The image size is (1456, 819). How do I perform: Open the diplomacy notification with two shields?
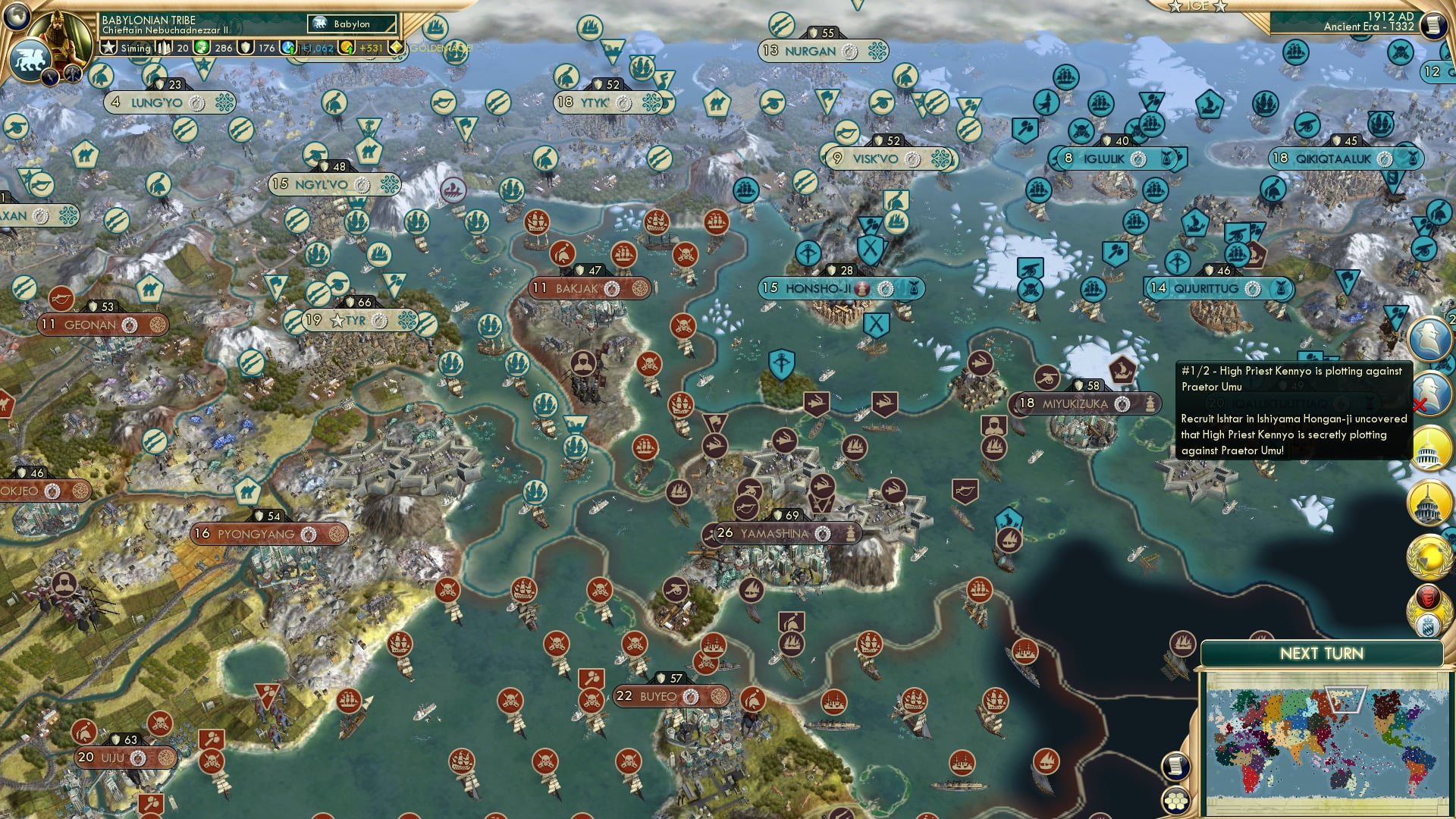pyautogui.click(x=1429, y=608)
